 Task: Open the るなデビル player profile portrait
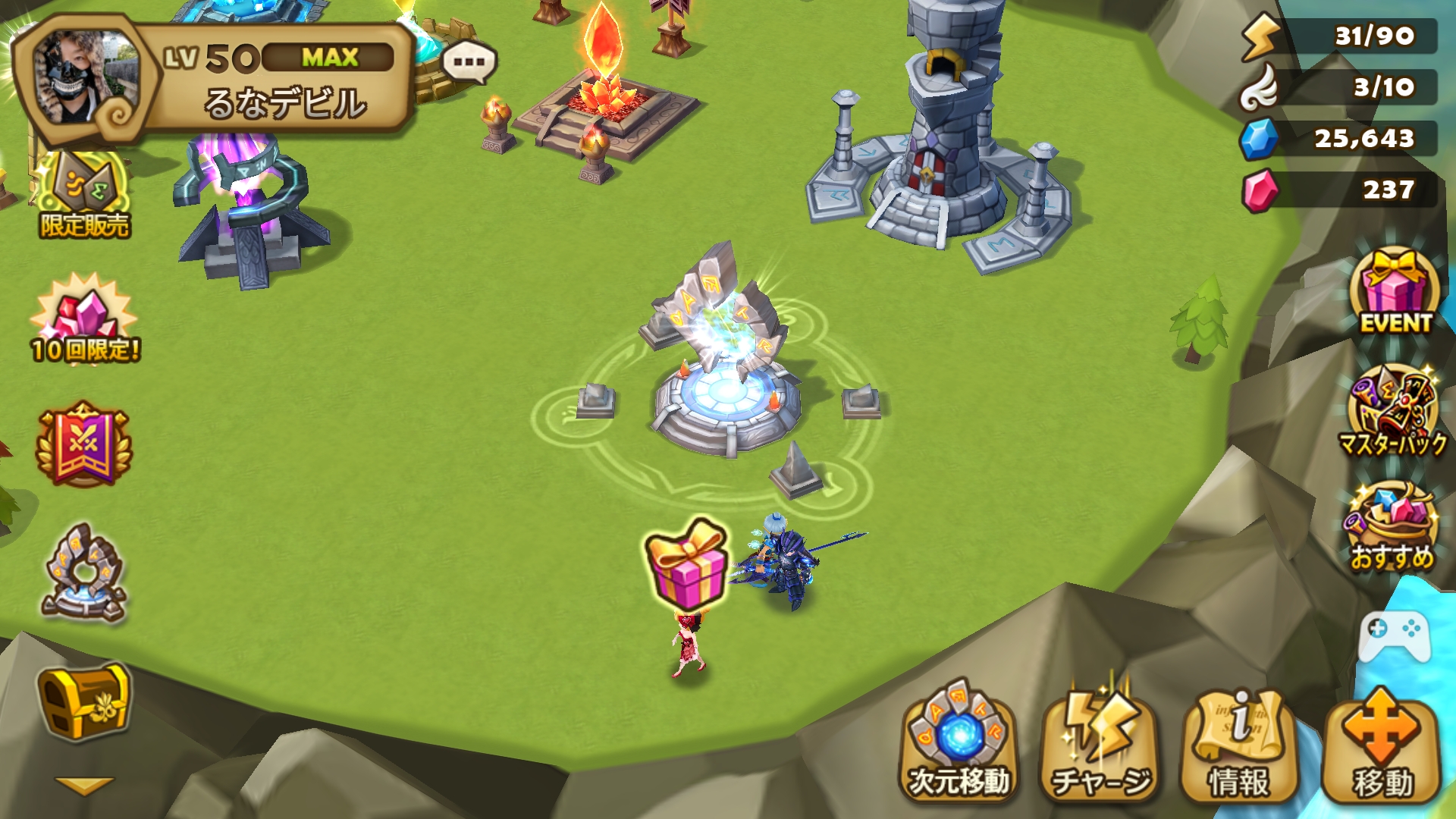[85, 80]
